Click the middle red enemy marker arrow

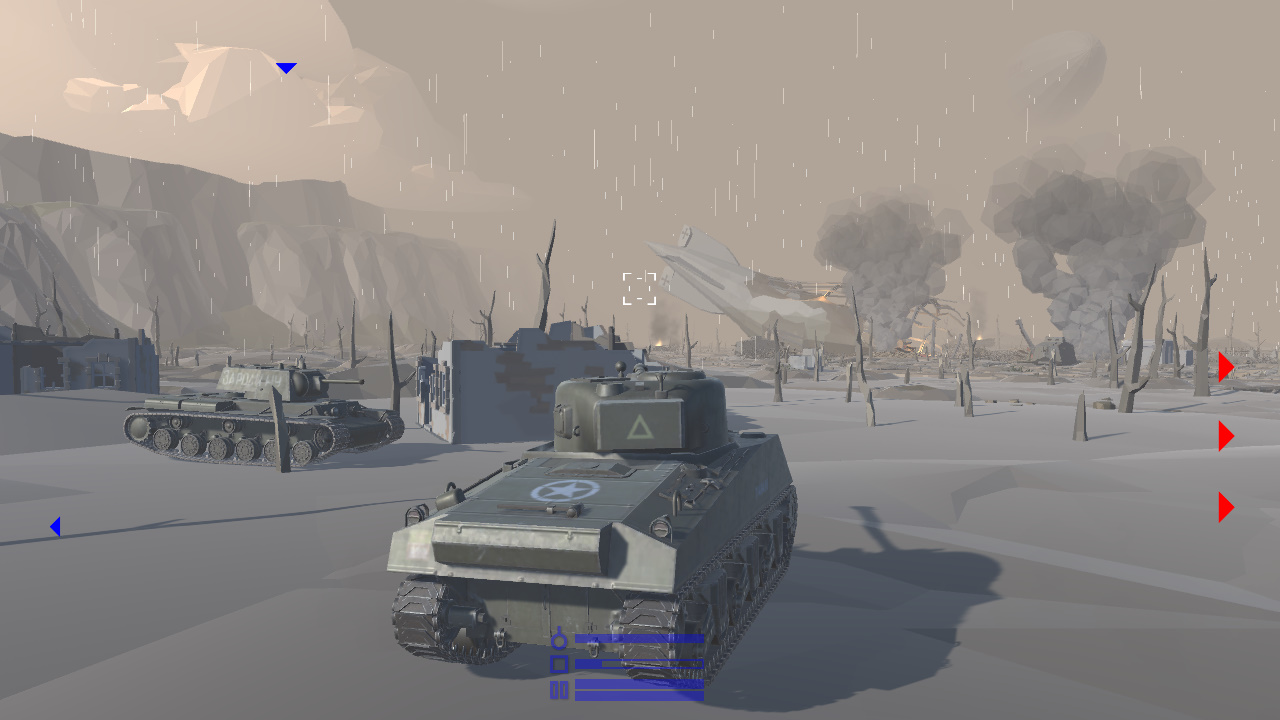(1225, 436)
